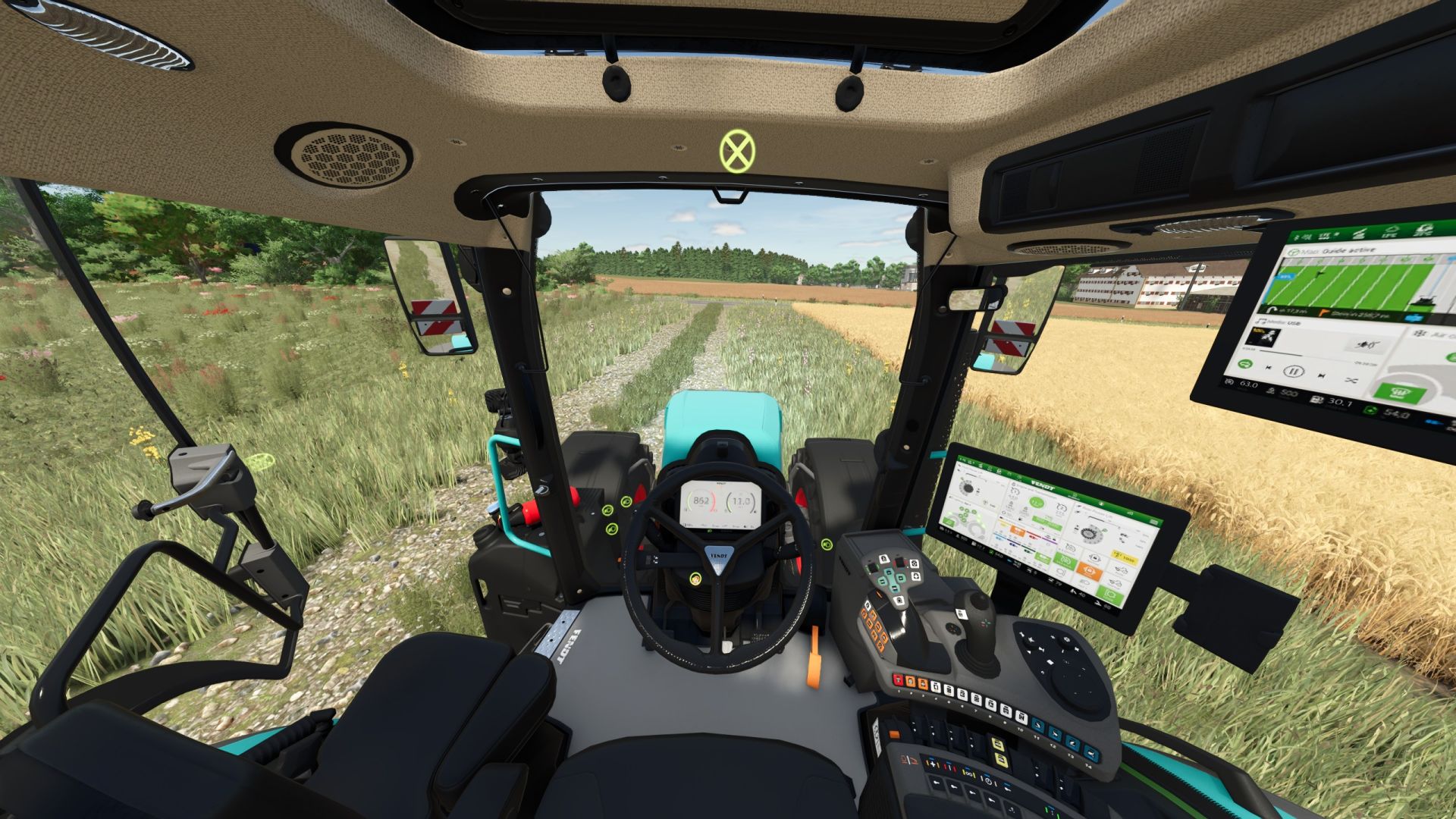Select the shuffle icon in the media player
The width and height of the screenshot is (1456, 819).
1351,379
